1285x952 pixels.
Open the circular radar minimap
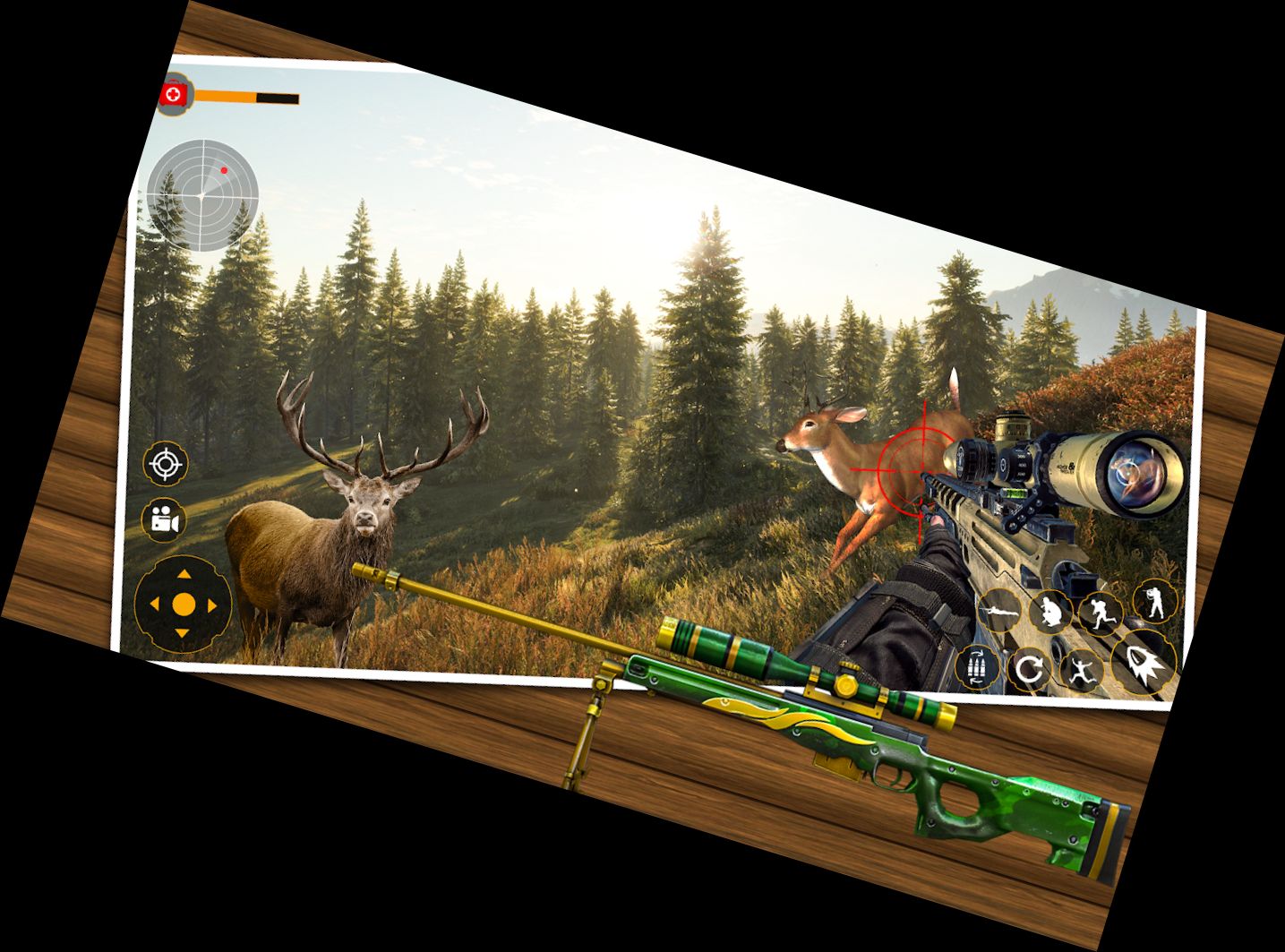click(x=203, y=194)
